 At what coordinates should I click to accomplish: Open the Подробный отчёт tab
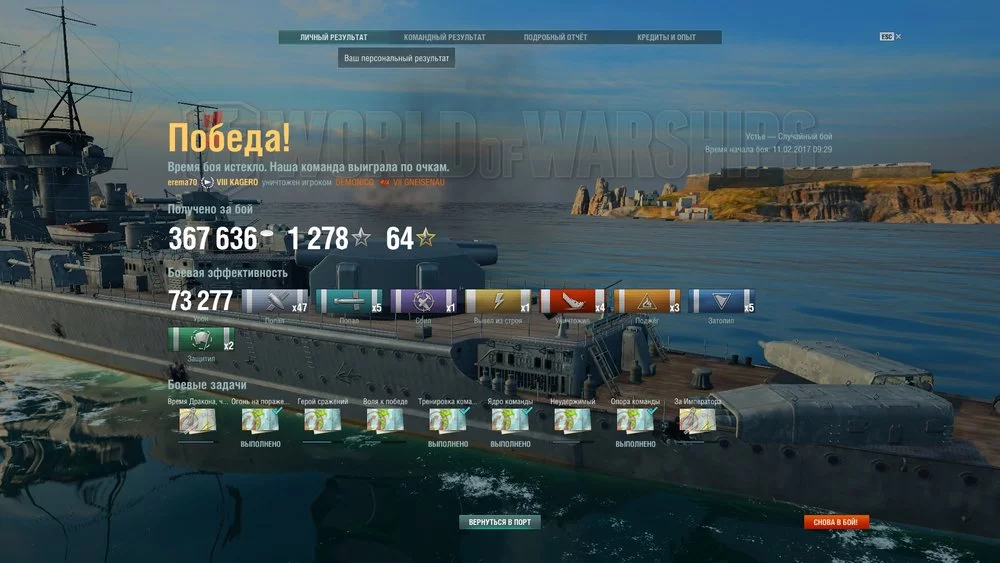[555, 38]
